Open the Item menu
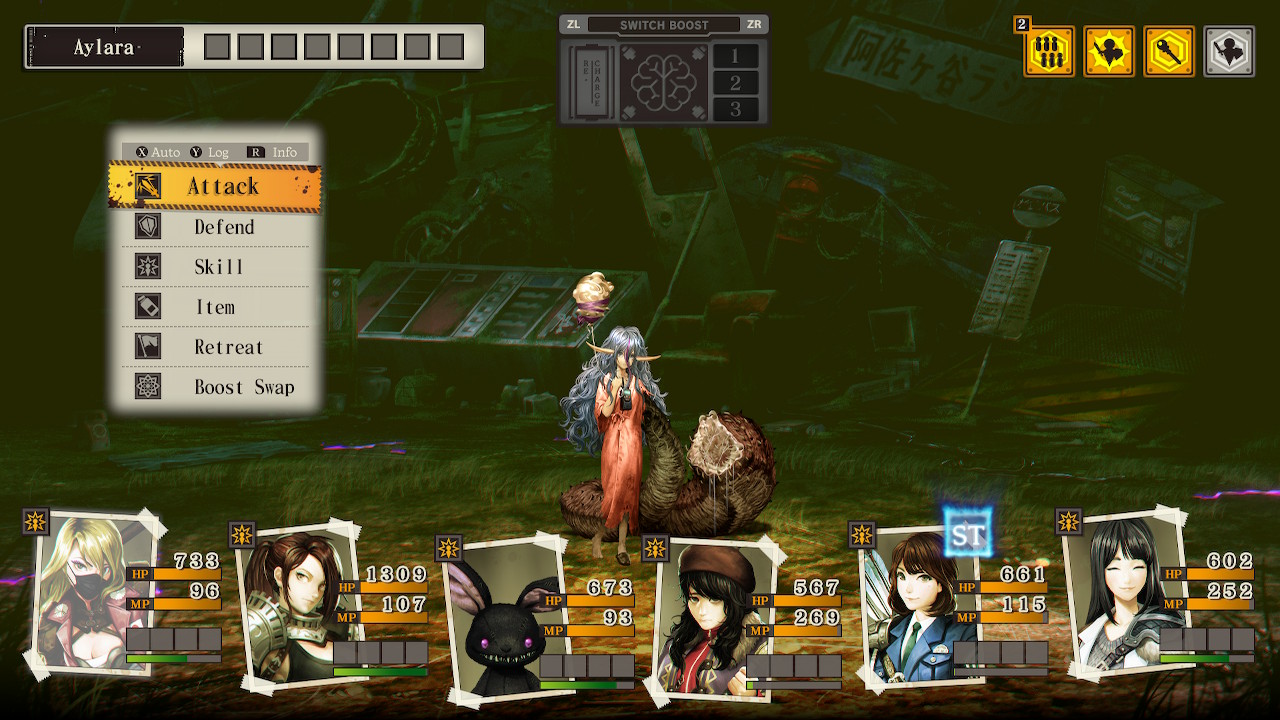1280x720 pixels. (215, 307)
